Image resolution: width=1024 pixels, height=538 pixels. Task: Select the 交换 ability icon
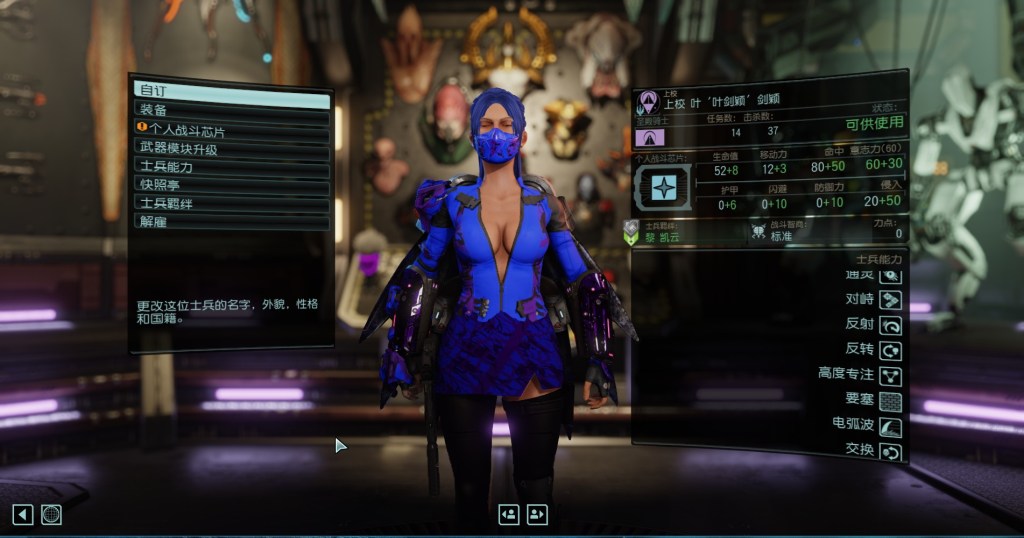[x=890, y=452]
